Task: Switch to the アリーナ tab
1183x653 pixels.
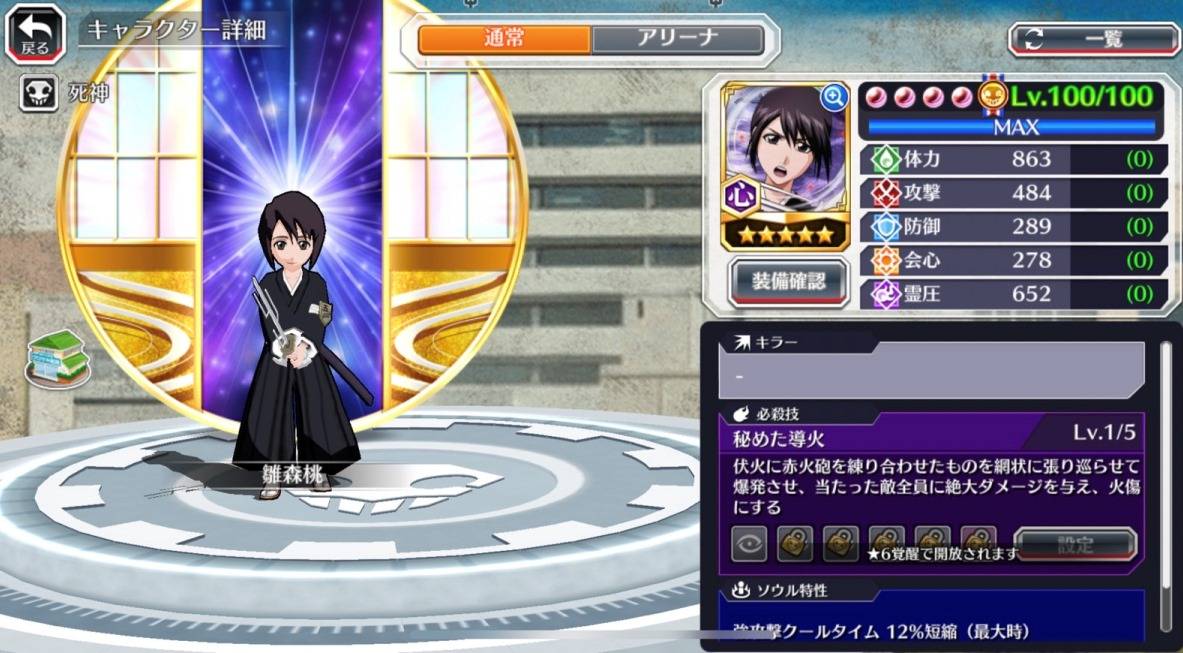Action: [x=677, y=39]
